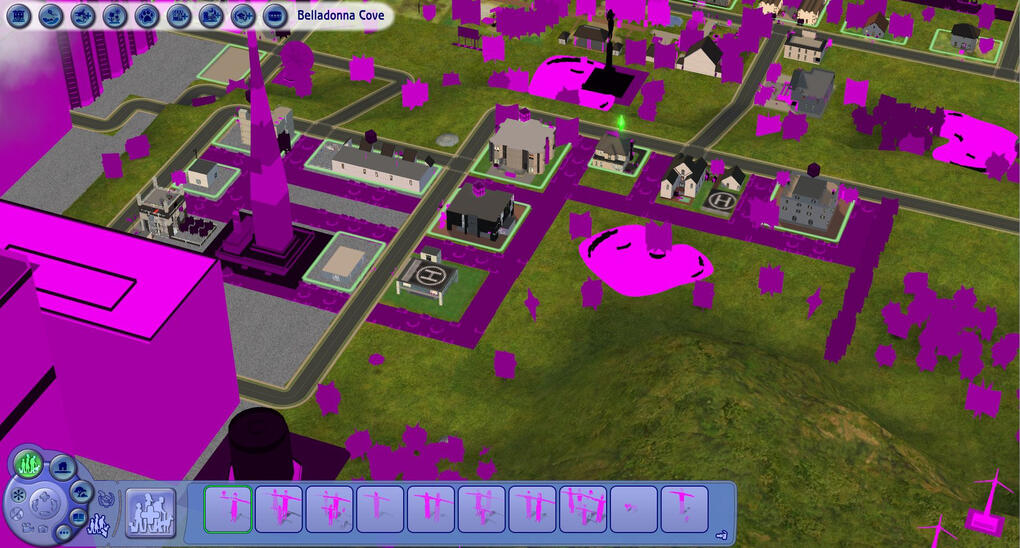Toggle the snowflake season button
Screen dimensions: 1020x548
click(17, 496)
